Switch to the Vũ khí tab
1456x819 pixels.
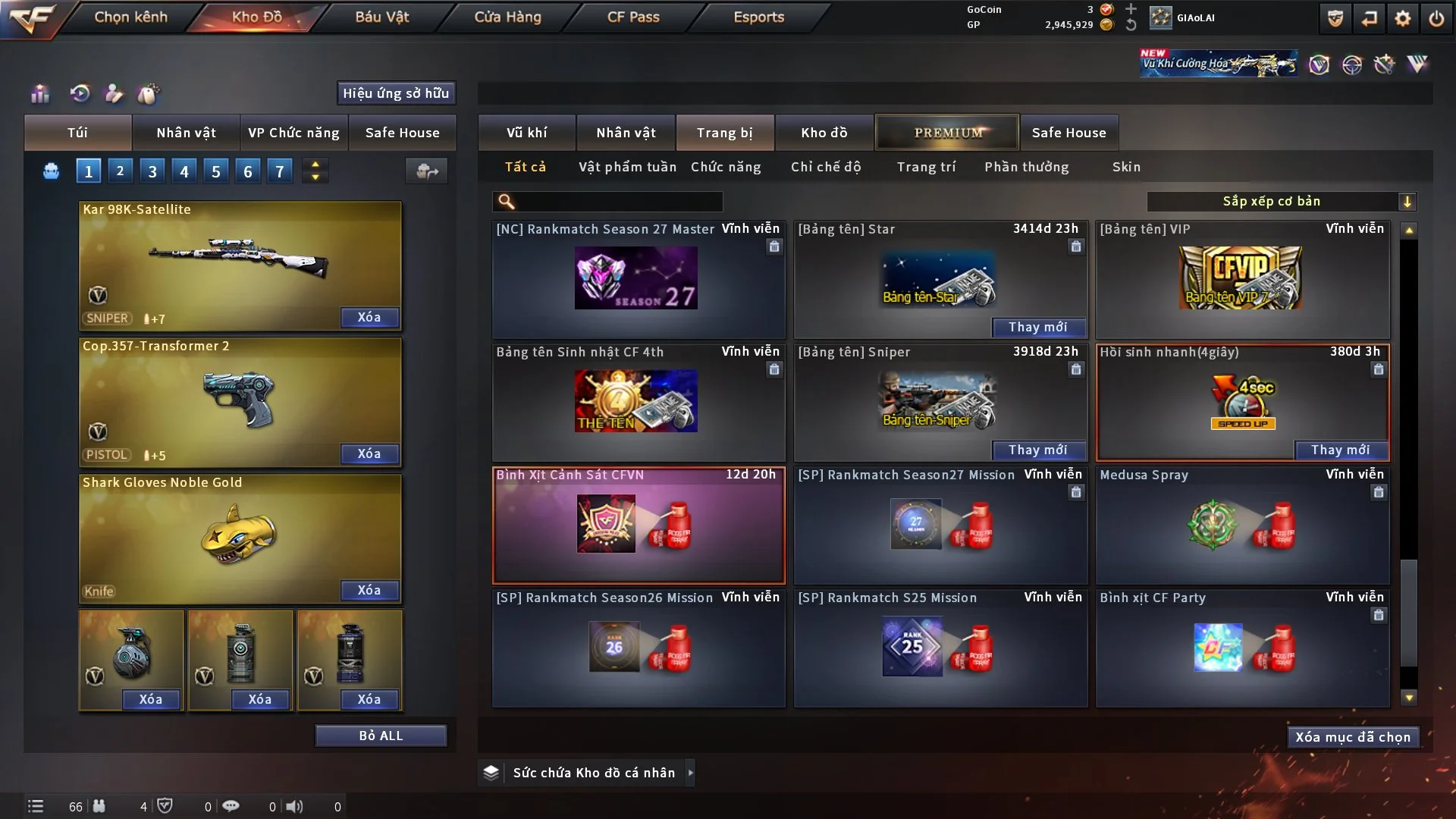tap(526, 133)
